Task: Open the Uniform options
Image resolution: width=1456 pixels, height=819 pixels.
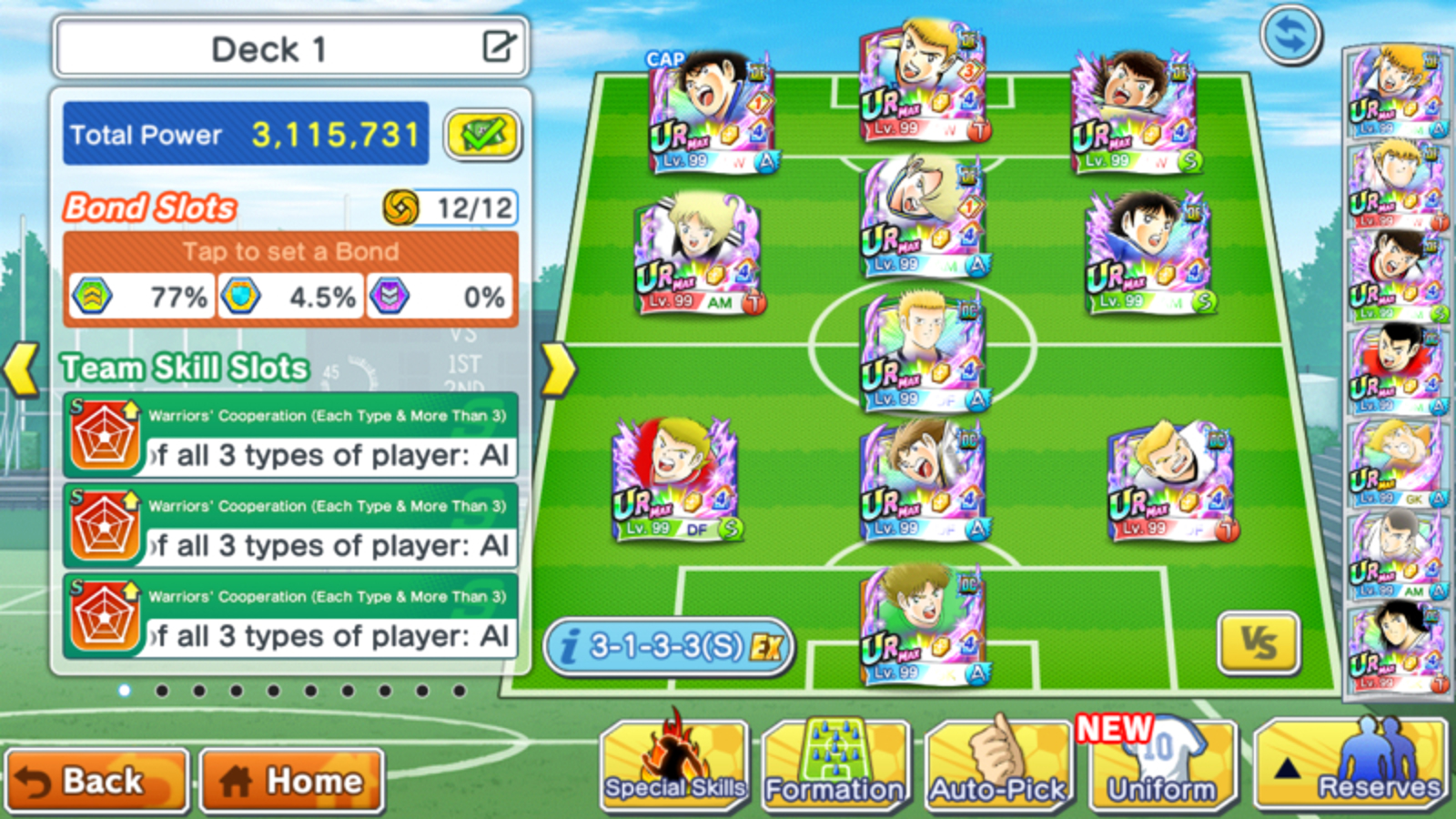Action: pyautogui.click(x=1162, y=766)
